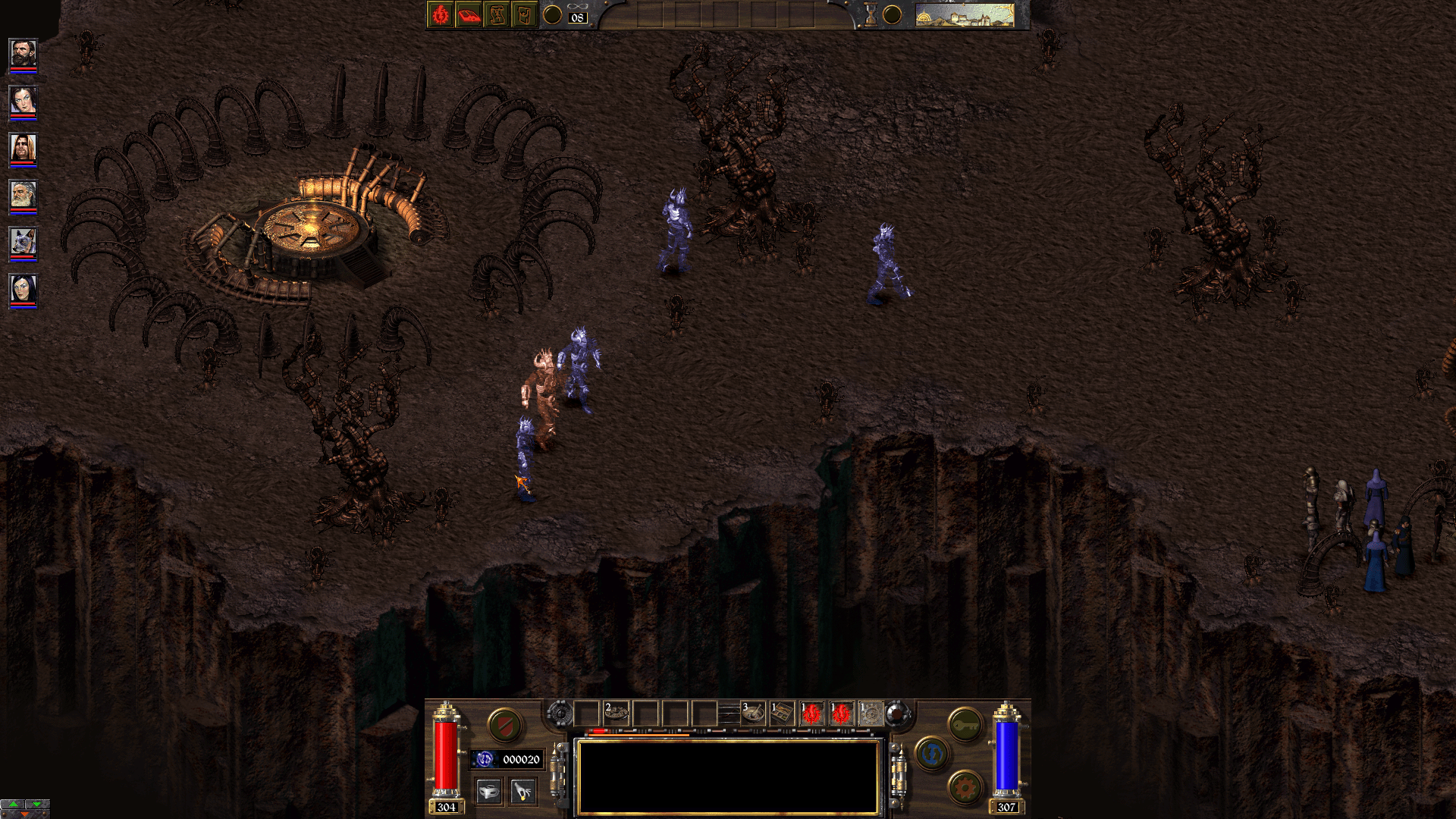The width and height of the screenshot is (1456, 819).
Task: Click the round key button
Action: pyautogui.click(x=965, y=725)
